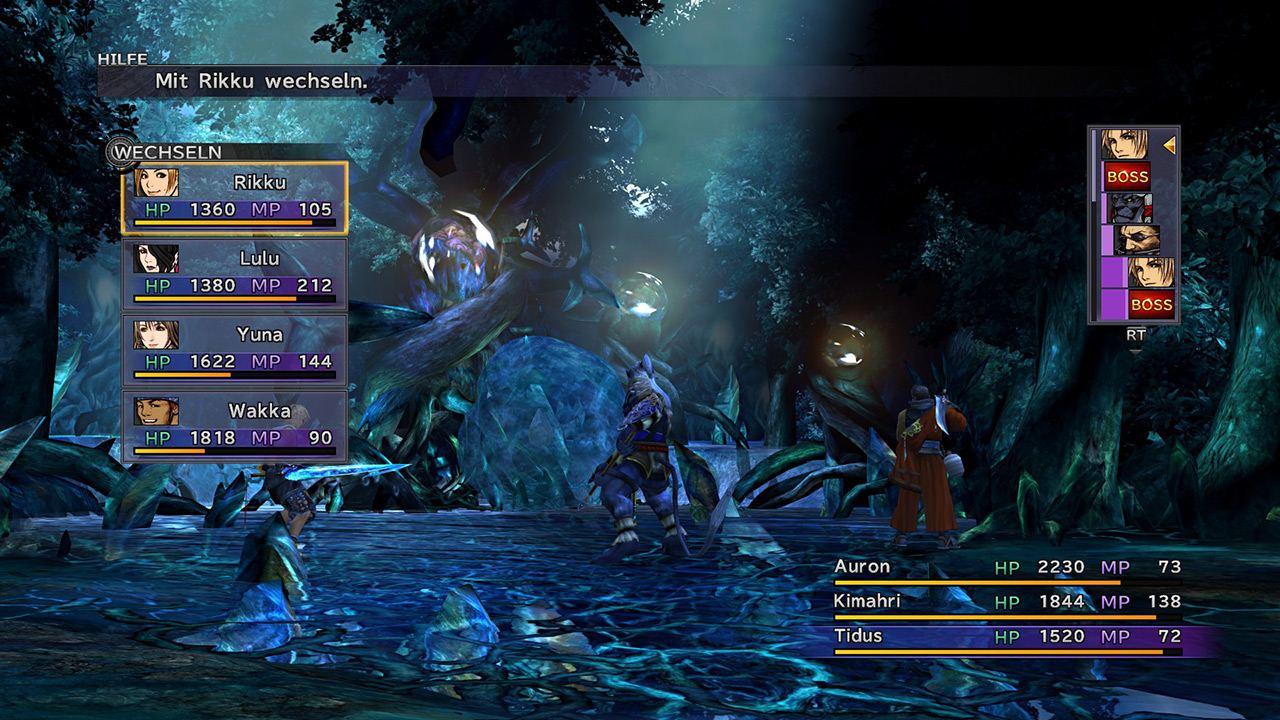Click Kimahri's portrait in the turn order

(x=1131, y=208)
